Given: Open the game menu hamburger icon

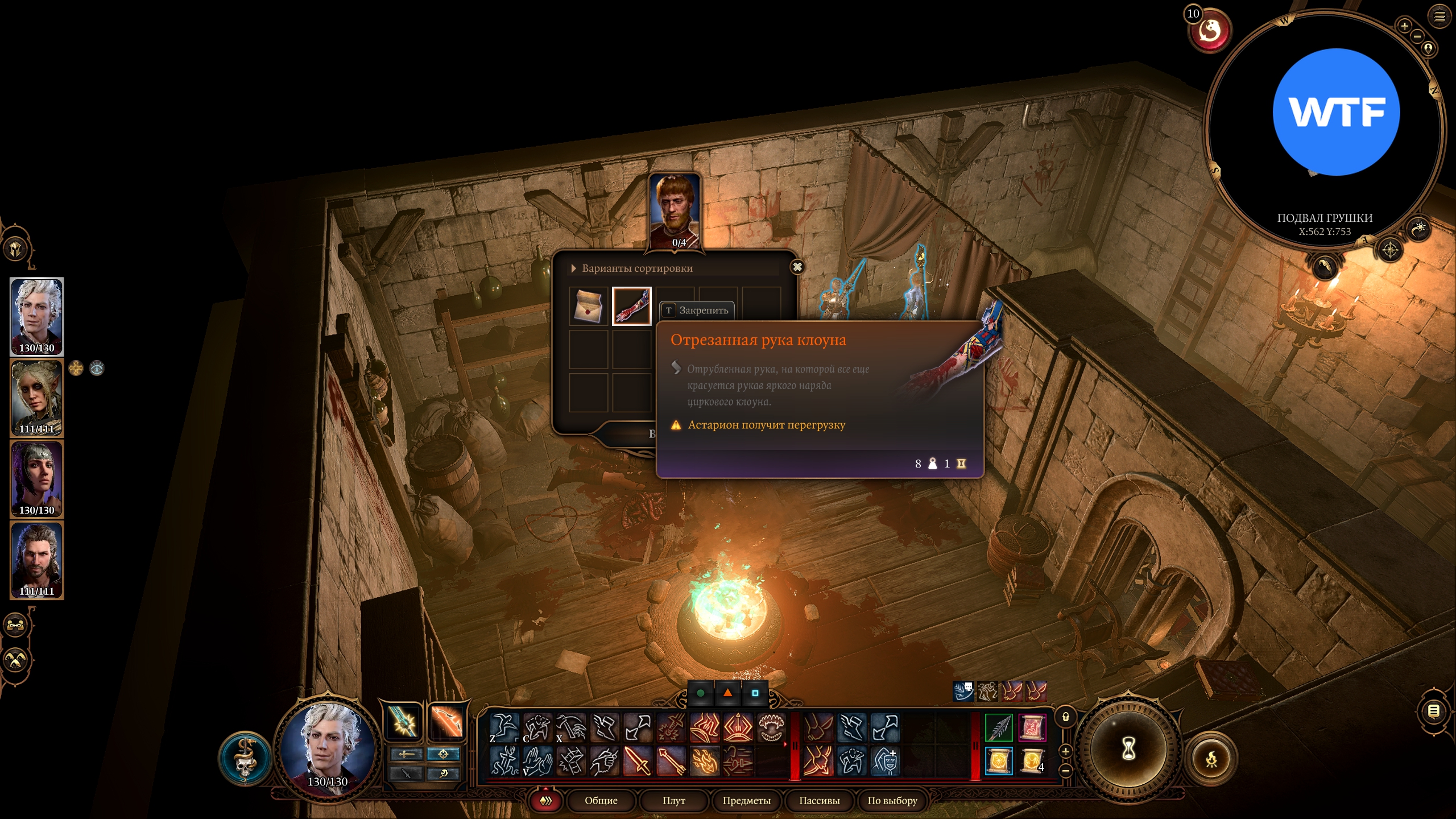Looking at the screenshot, I should point(1439,16).
